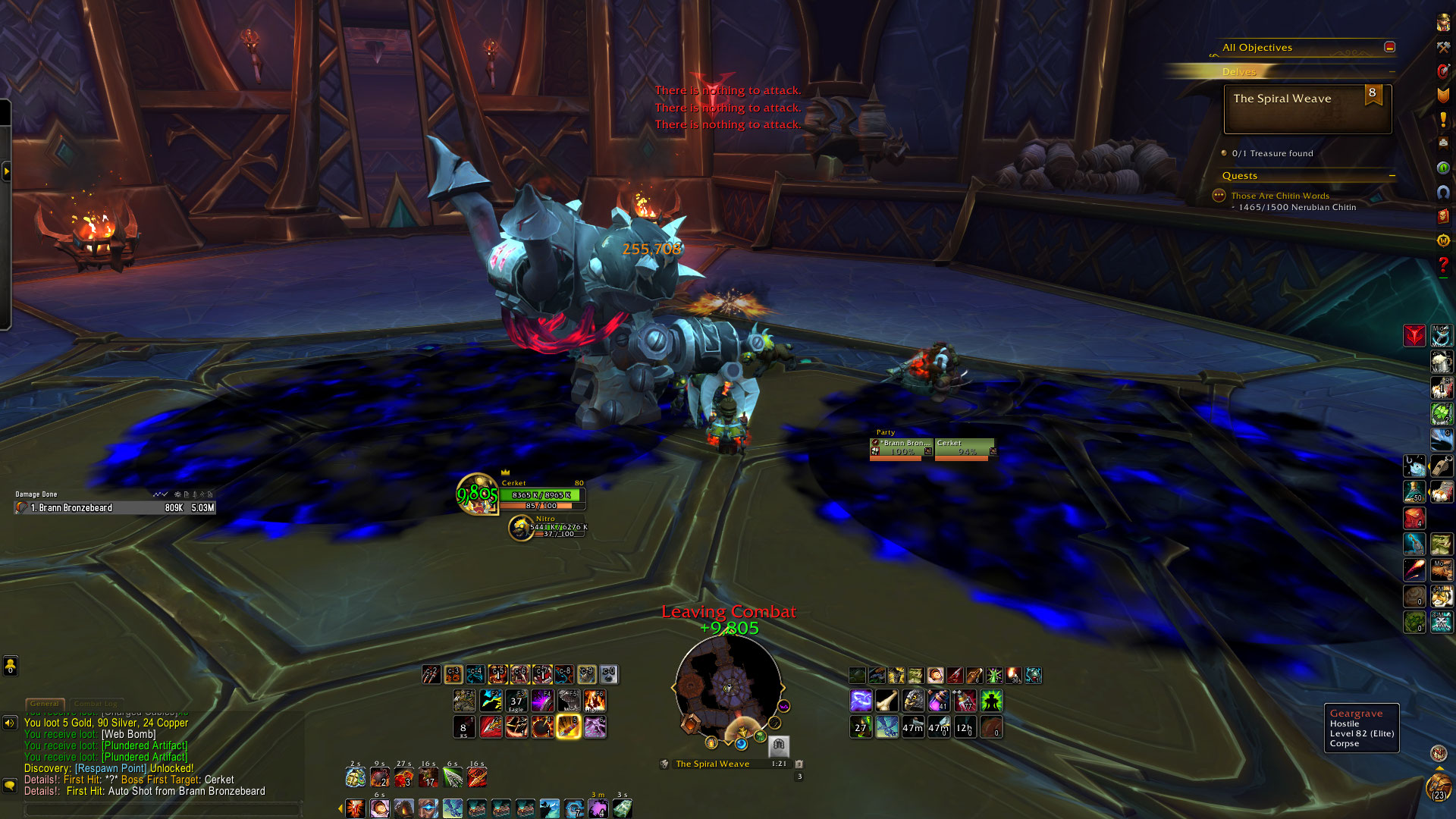Activate the glowing highlighted arrow shot ability
The width and height of the screenshot is (1456, 819).
(x=569, y=726)
